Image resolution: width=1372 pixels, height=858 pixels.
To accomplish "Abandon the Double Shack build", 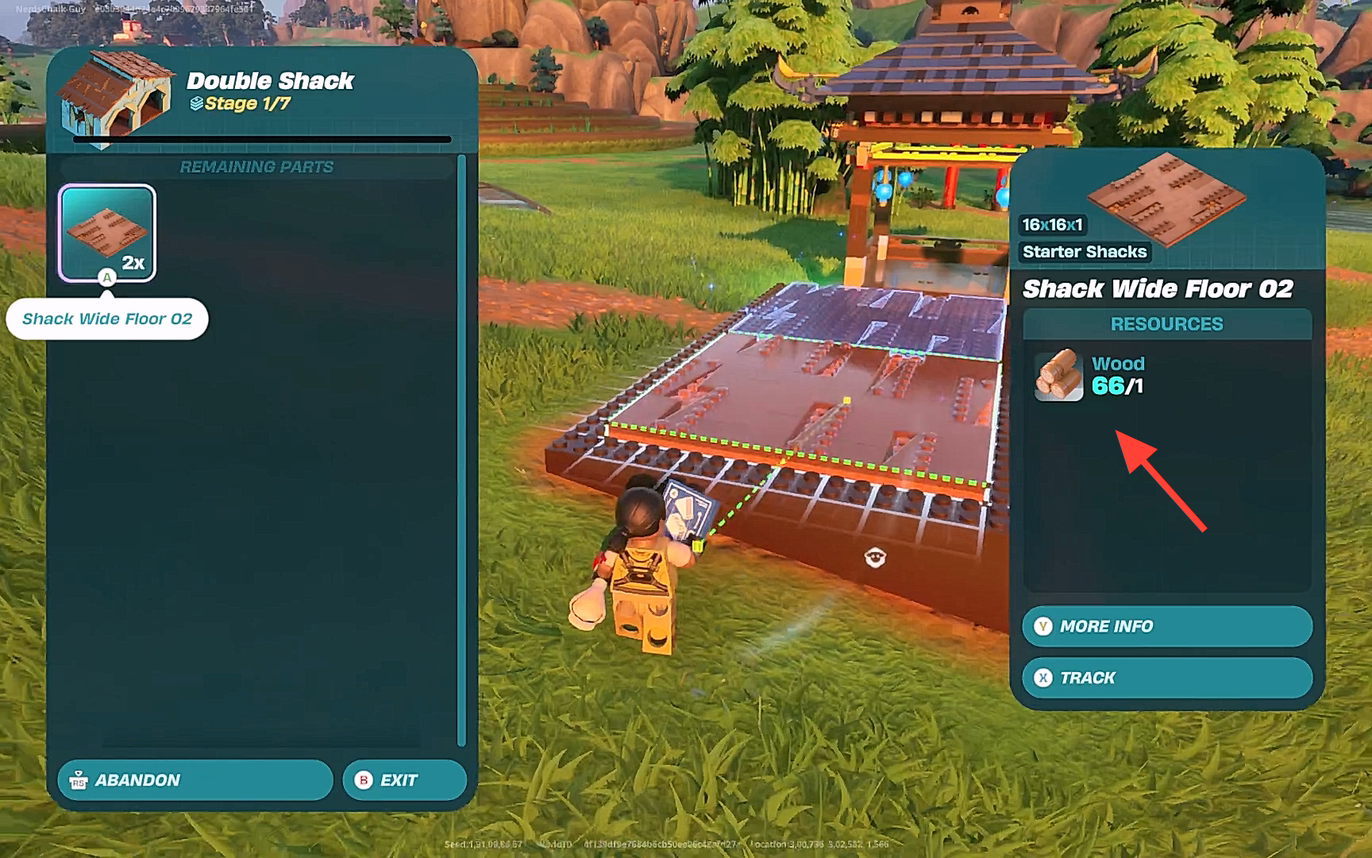I will pos(195,780).
